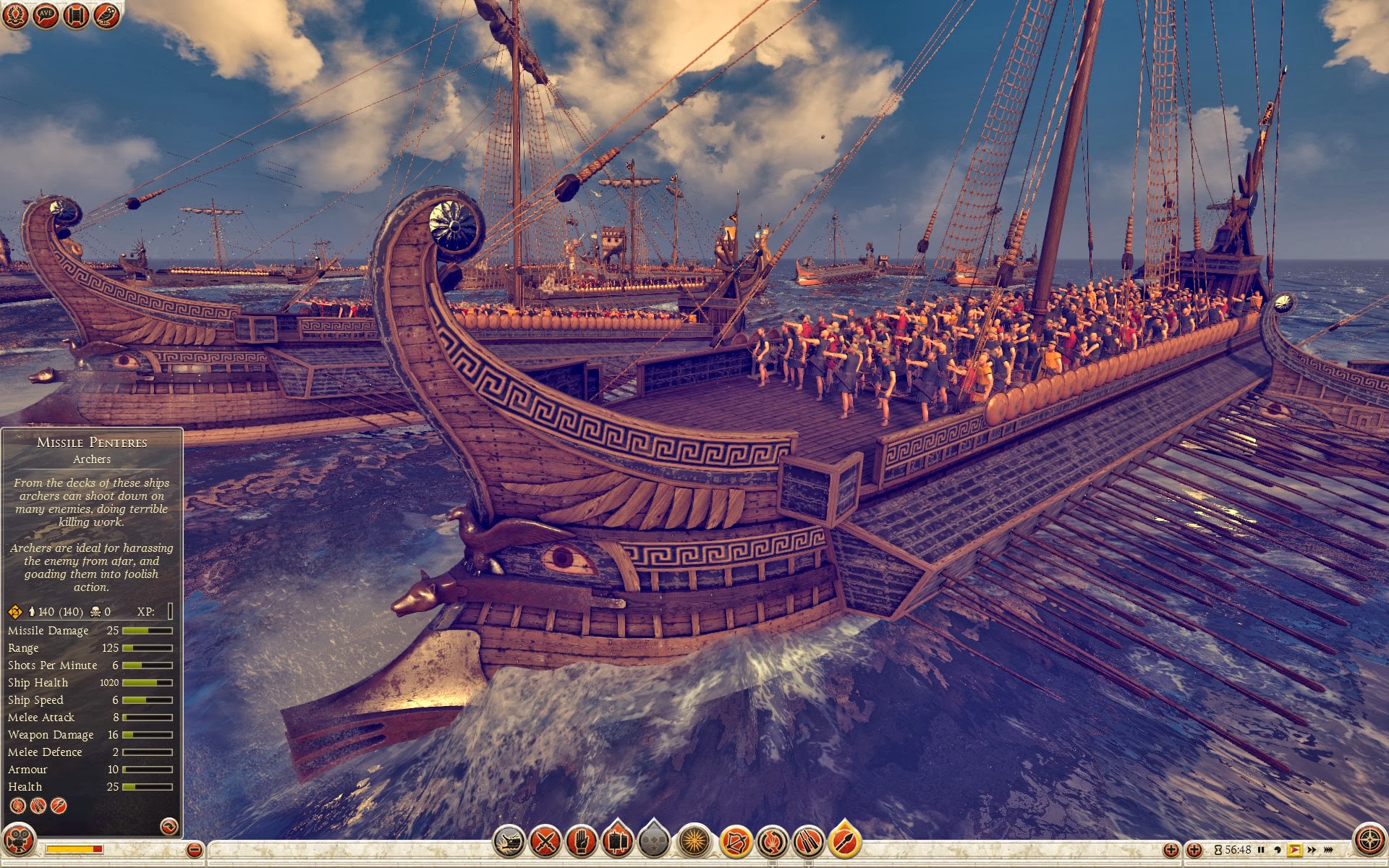Open the scroll objectives button

(x=76, y=15)
